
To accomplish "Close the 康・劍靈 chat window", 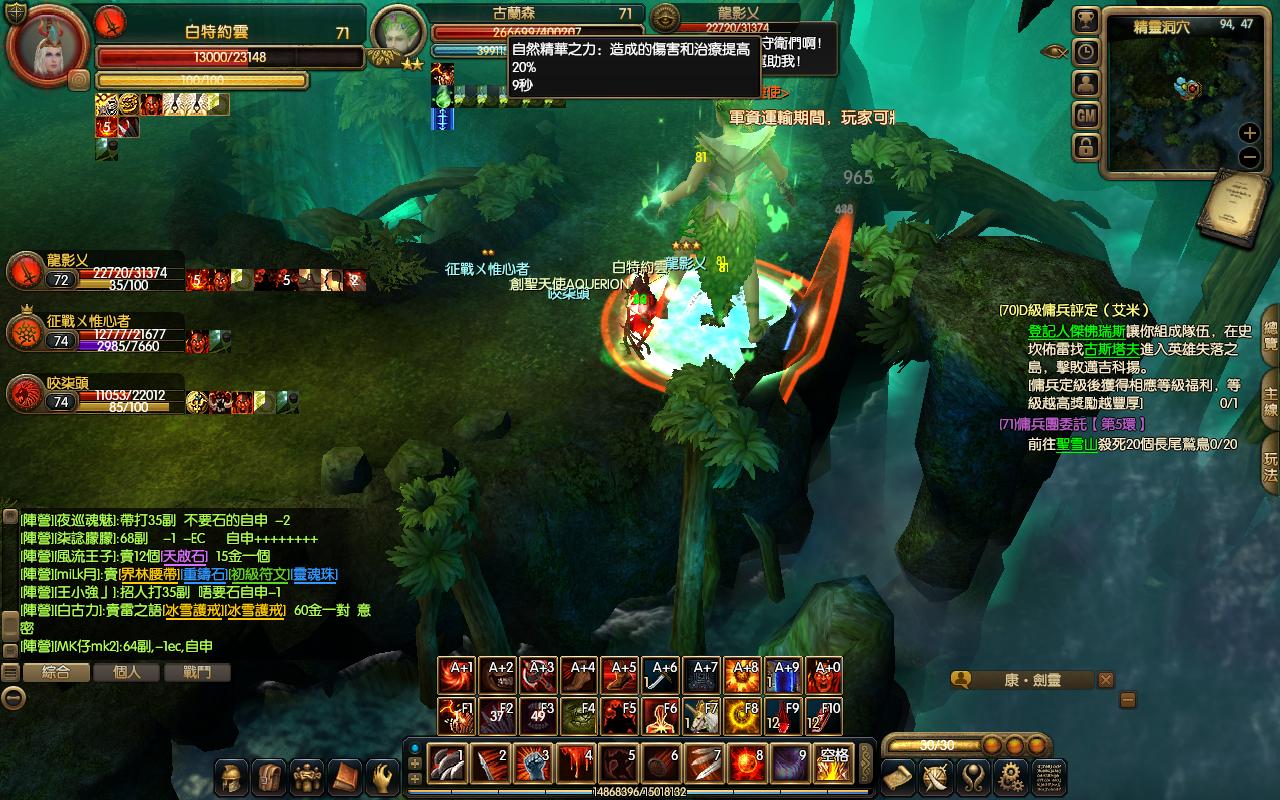I will pos(1105,680).
